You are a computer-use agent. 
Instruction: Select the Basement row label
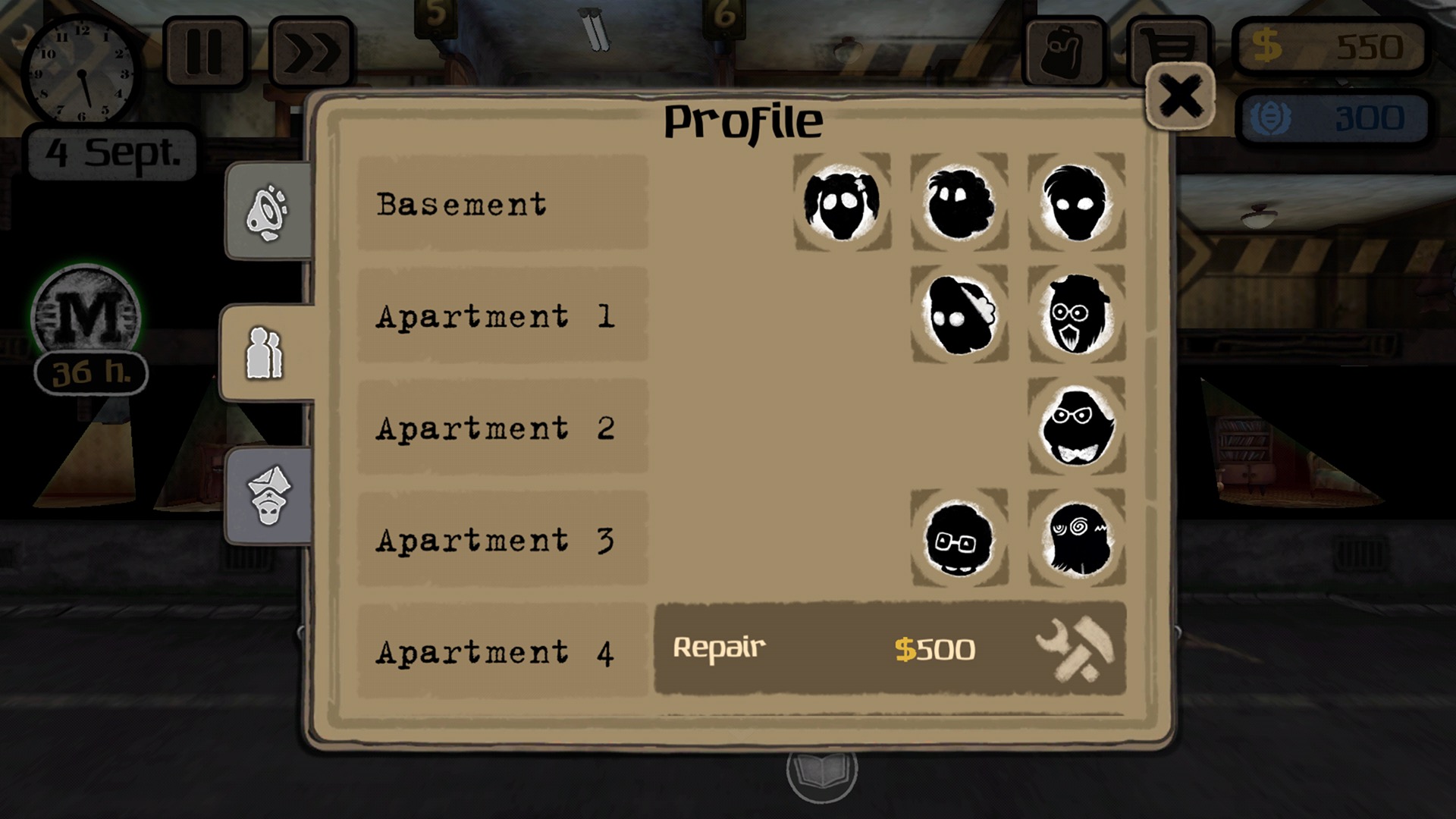pos(502,203)
